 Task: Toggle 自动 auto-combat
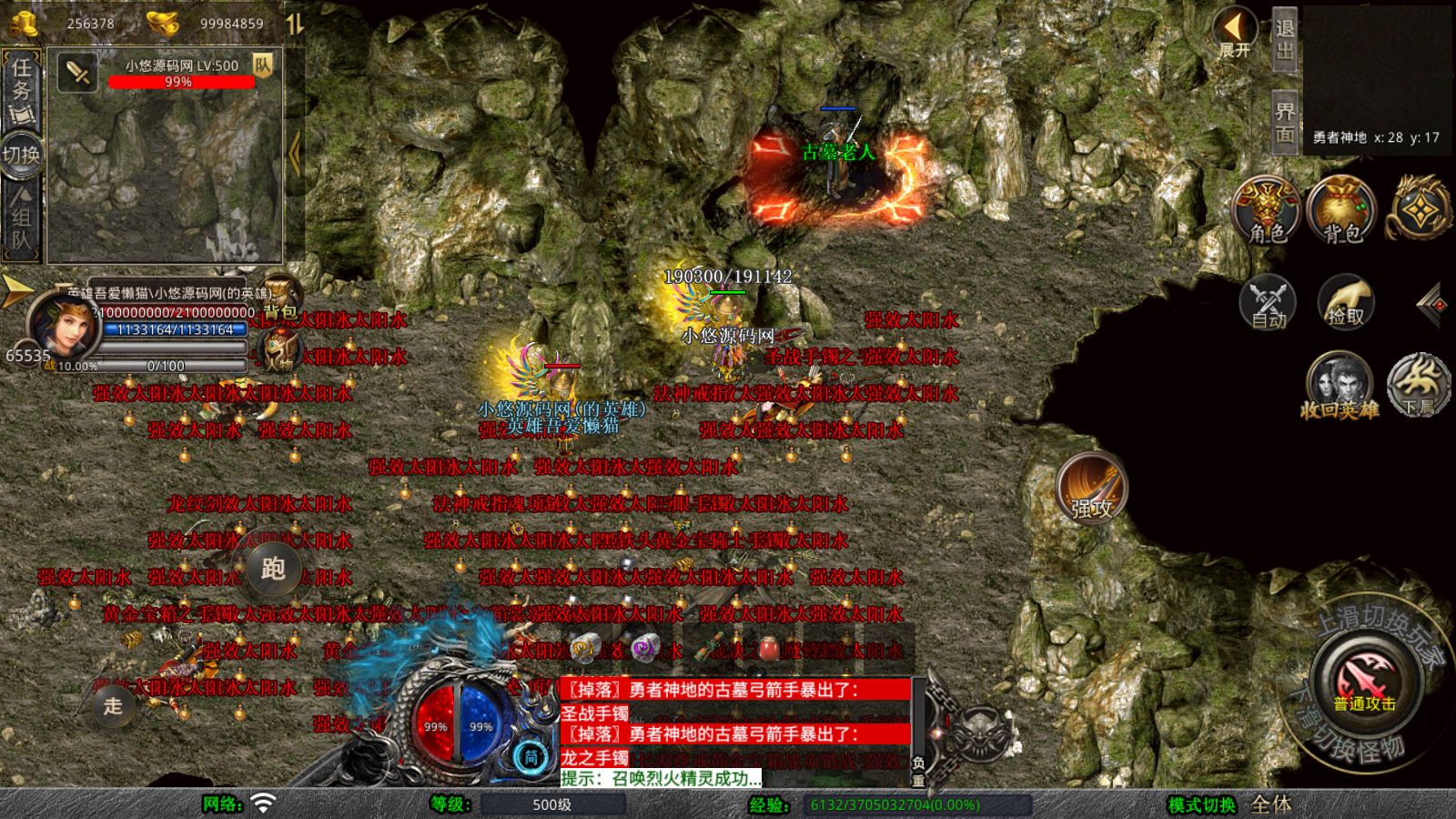click(1268, 302)
